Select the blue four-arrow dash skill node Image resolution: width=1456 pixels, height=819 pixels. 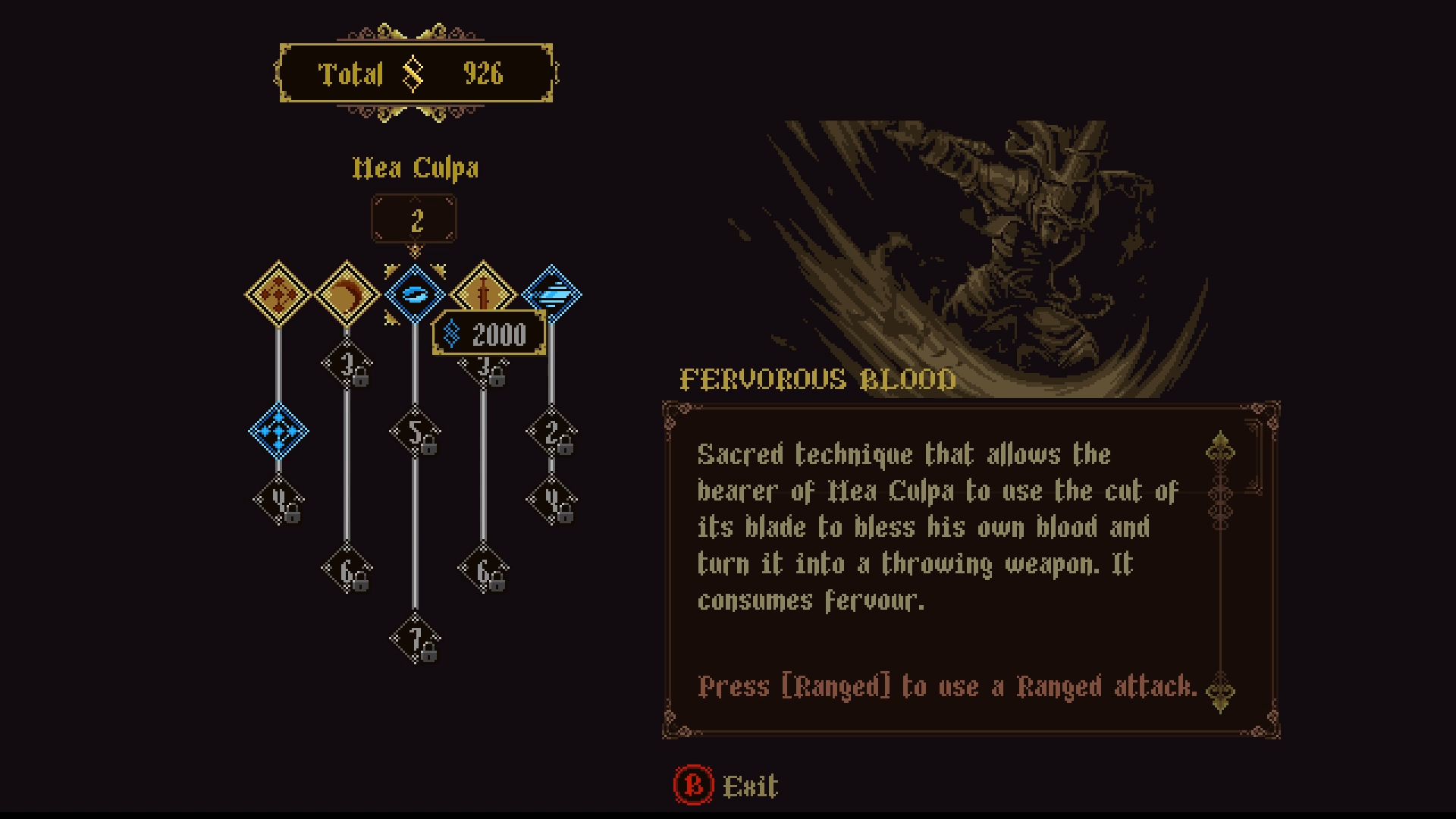point(279,432)
